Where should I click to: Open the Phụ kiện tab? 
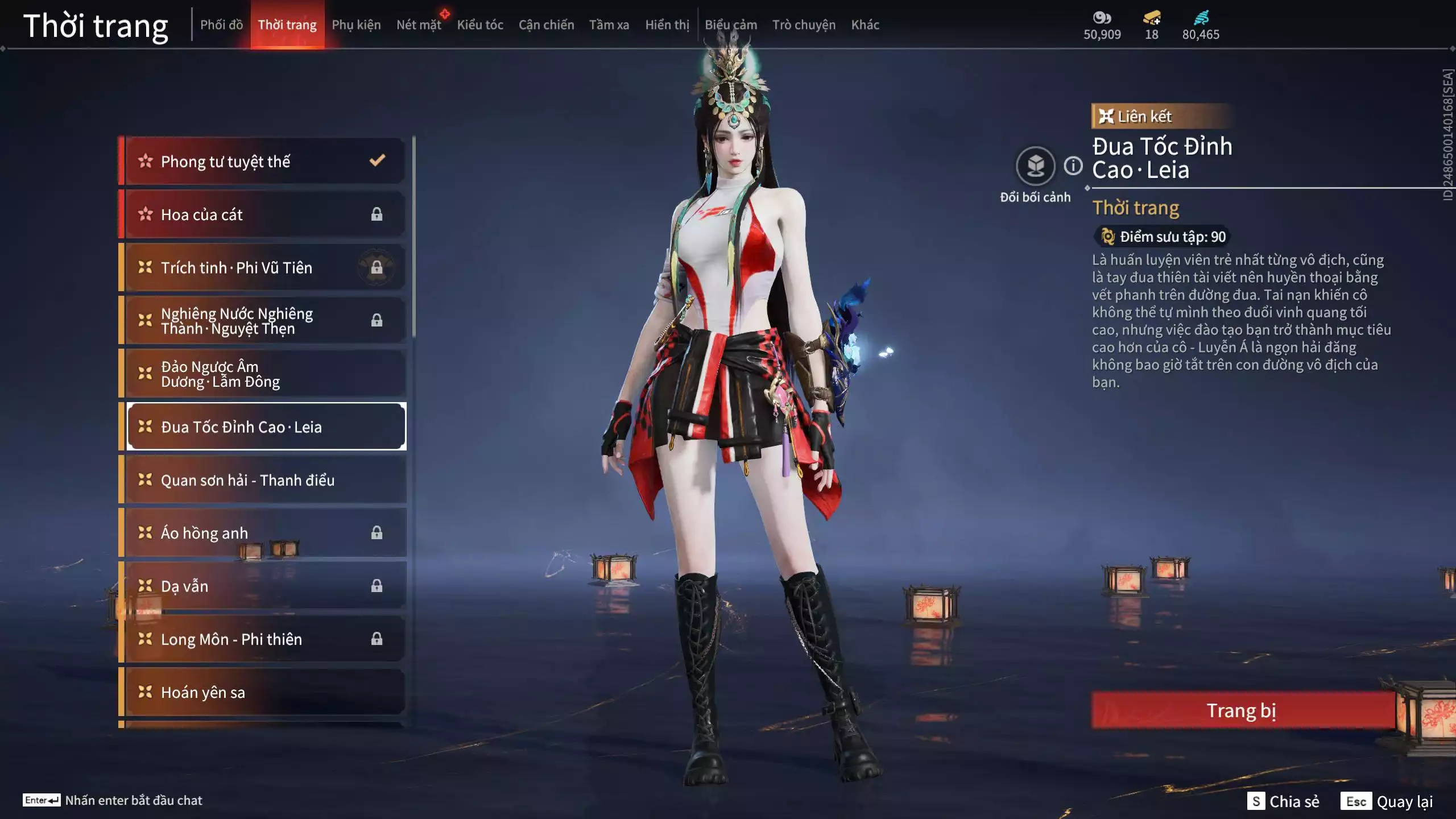(356, 25)
